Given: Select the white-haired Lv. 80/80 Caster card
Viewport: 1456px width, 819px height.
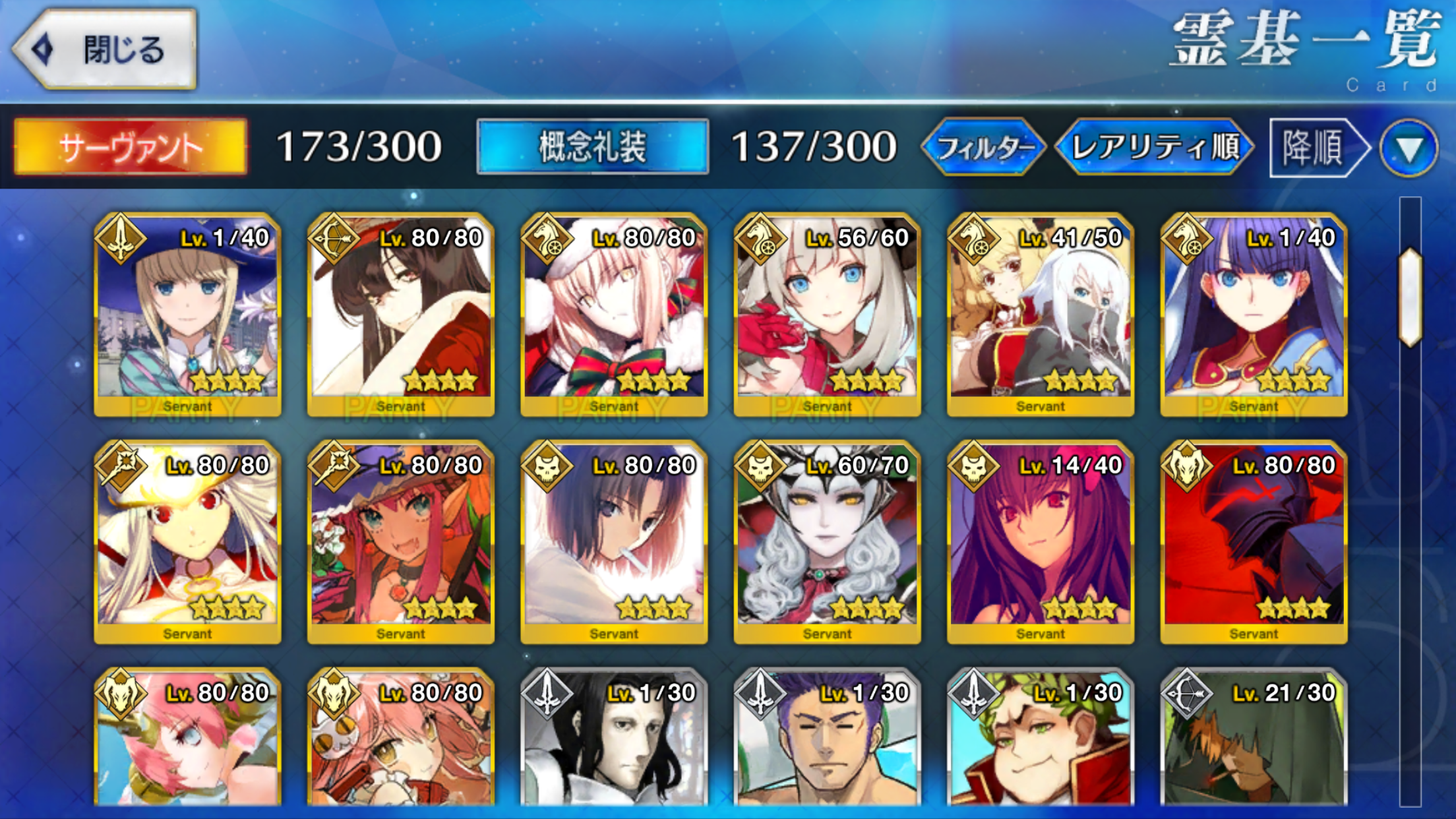Looking at the screenshot, I should (x=188, y=541).
